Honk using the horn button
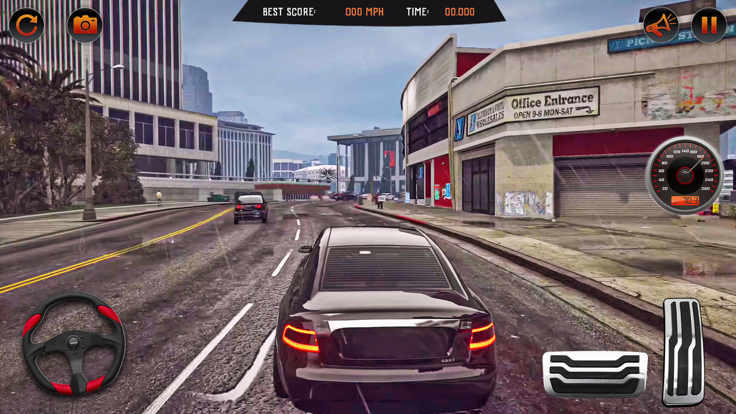The image size is (736, 414). (660, 25)
